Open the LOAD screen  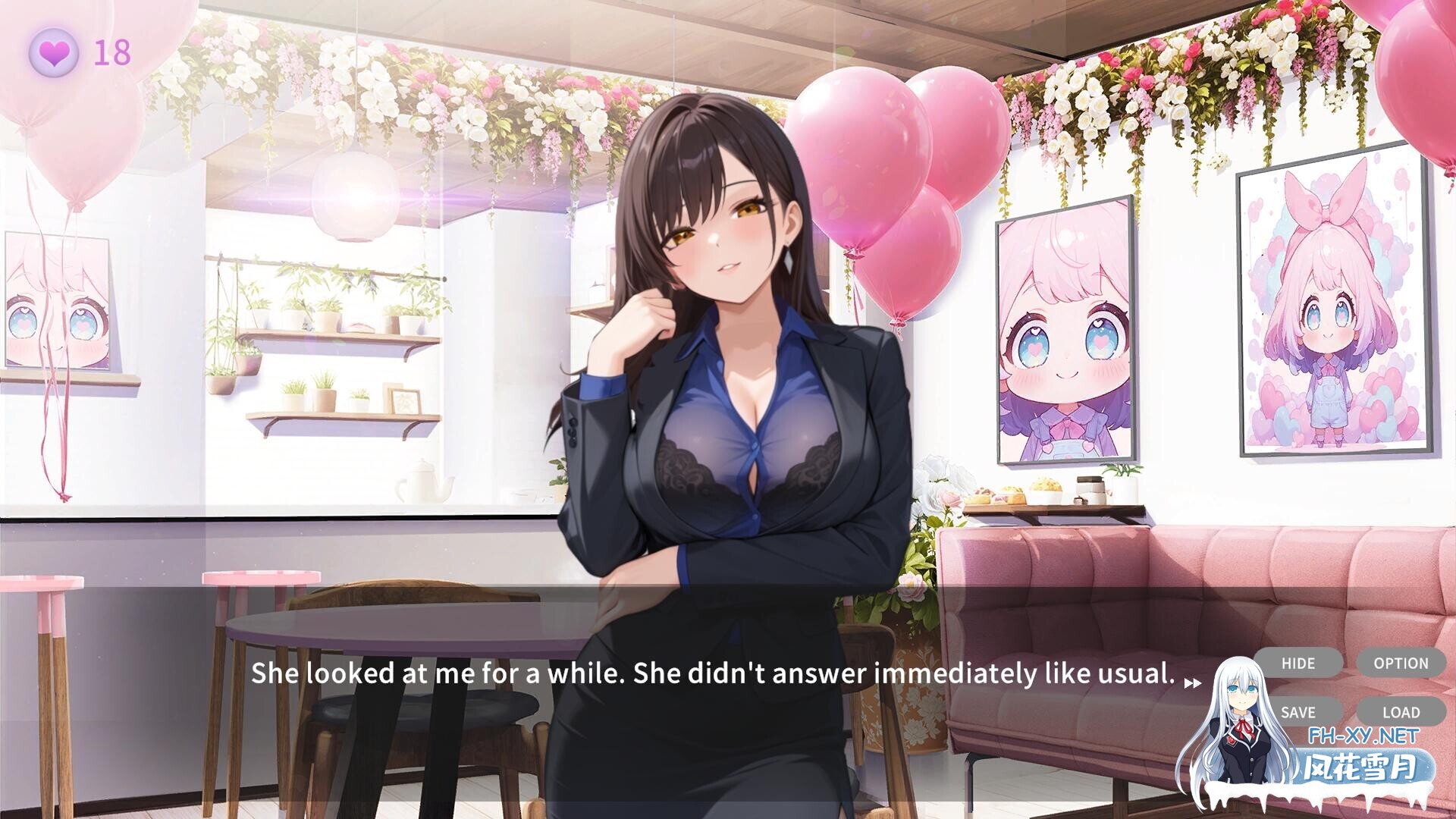(x=1402, y=713)
